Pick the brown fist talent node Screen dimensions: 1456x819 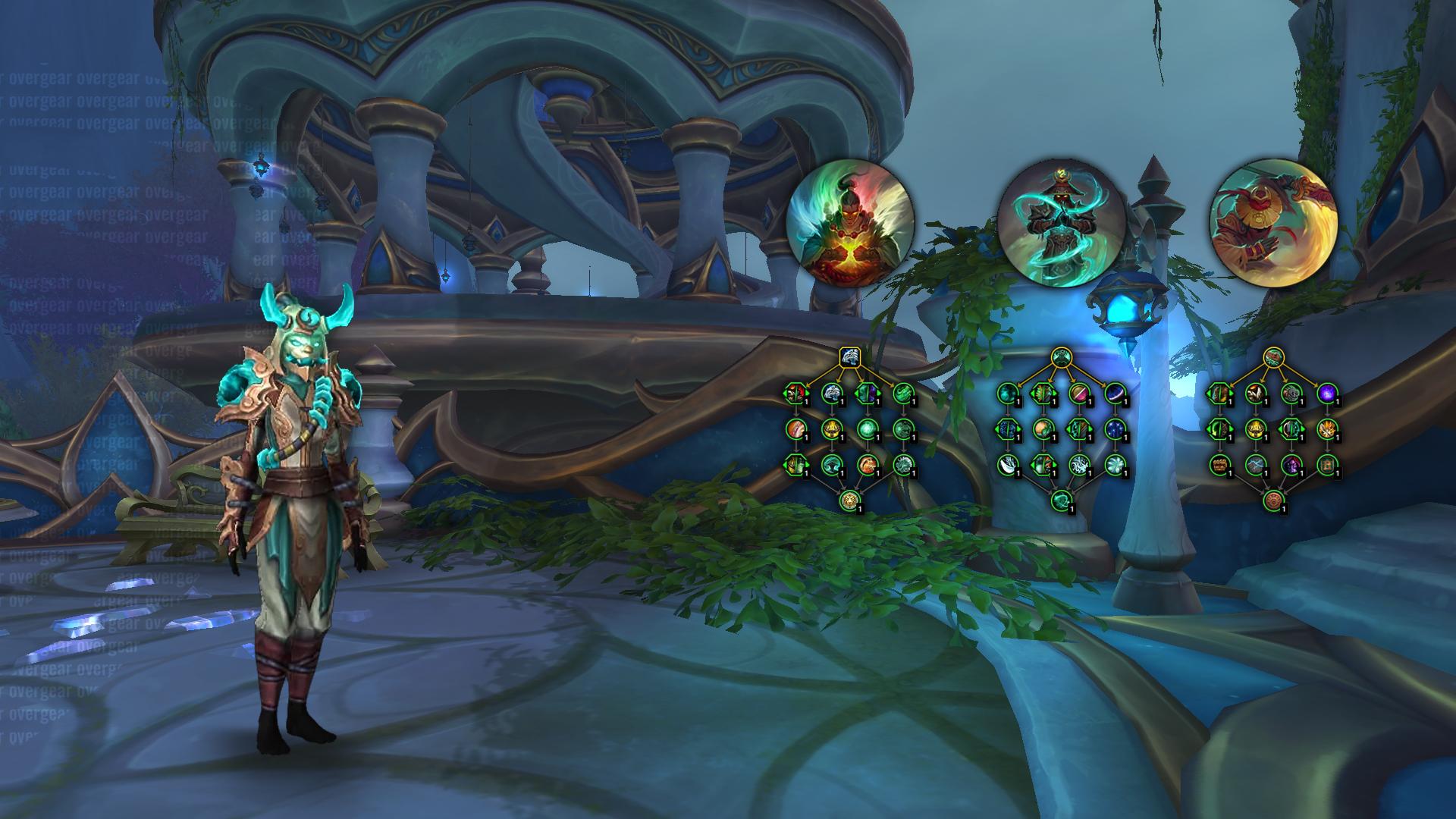pos(1219,464)
